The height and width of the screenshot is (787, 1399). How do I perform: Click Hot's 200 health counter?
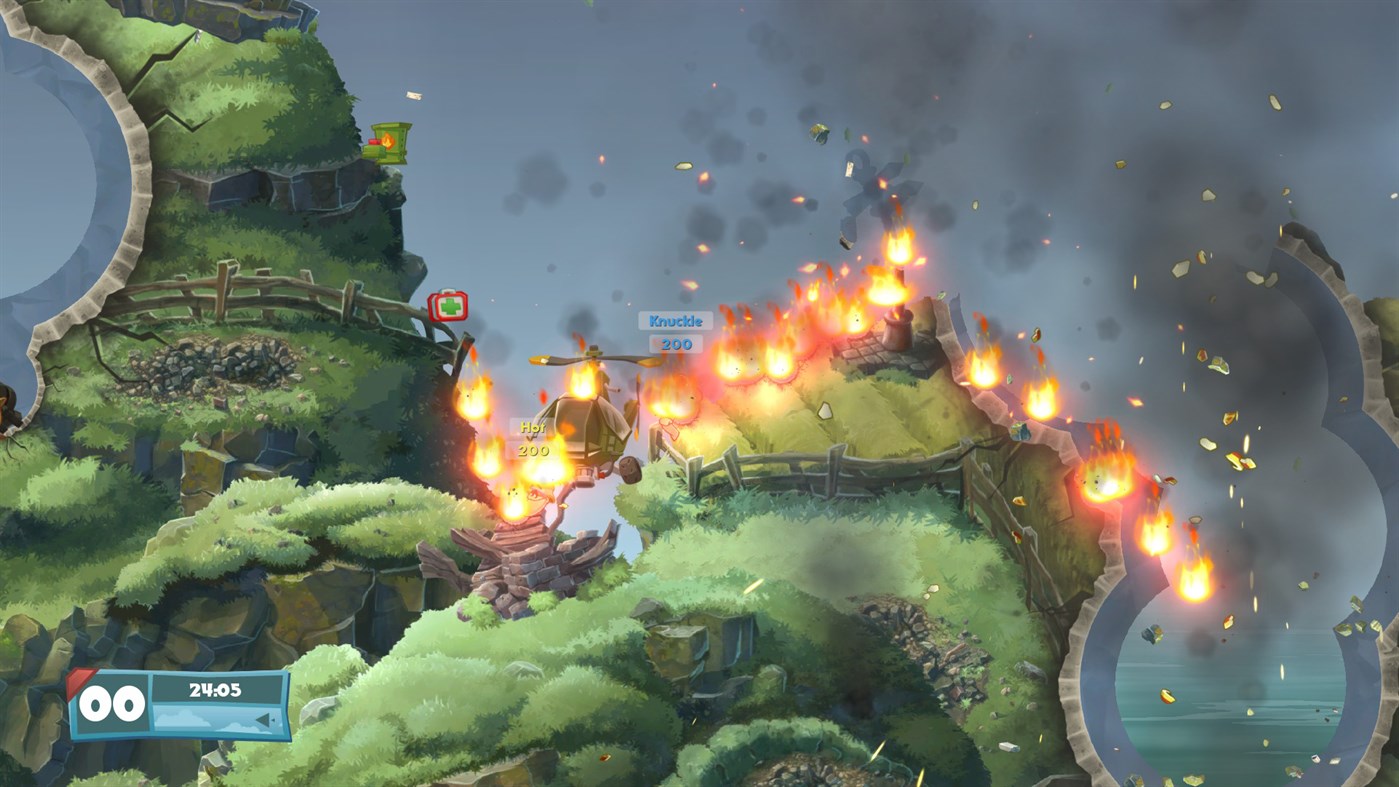[x=532, y=448]
